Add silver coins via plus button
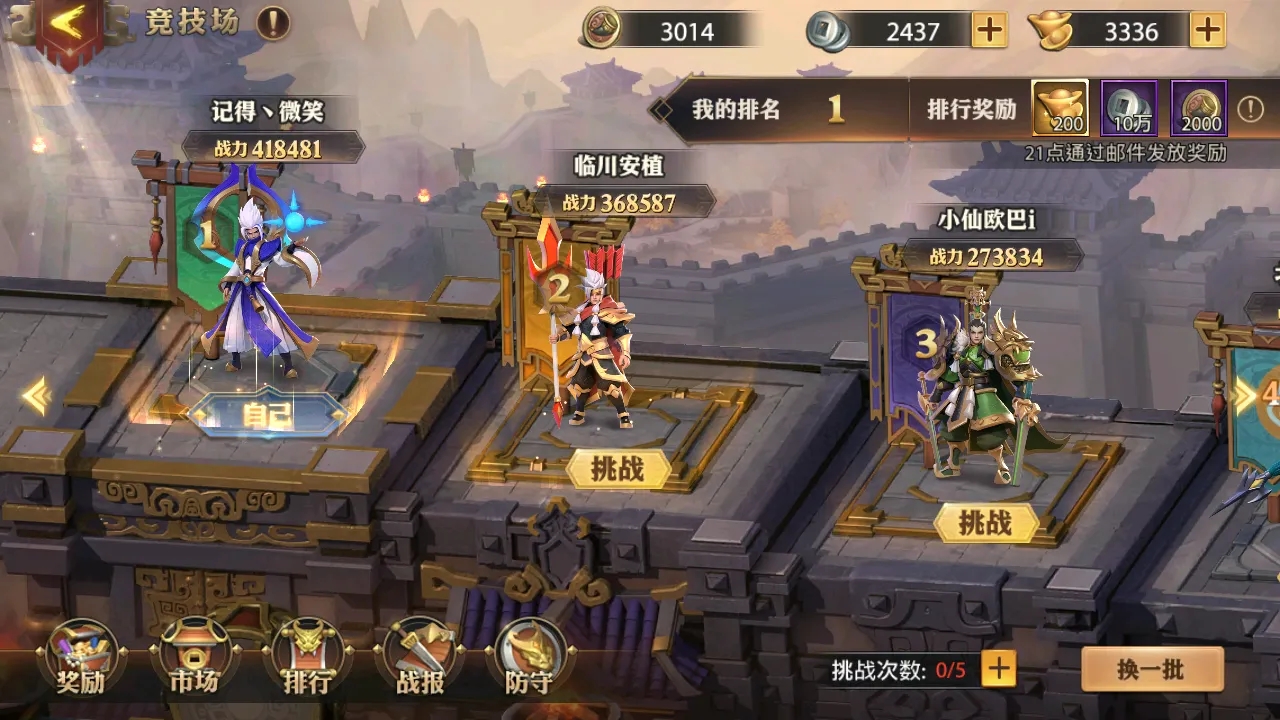Image resolution: width=1280 pixels, height=720 pixels. point(988,31)
